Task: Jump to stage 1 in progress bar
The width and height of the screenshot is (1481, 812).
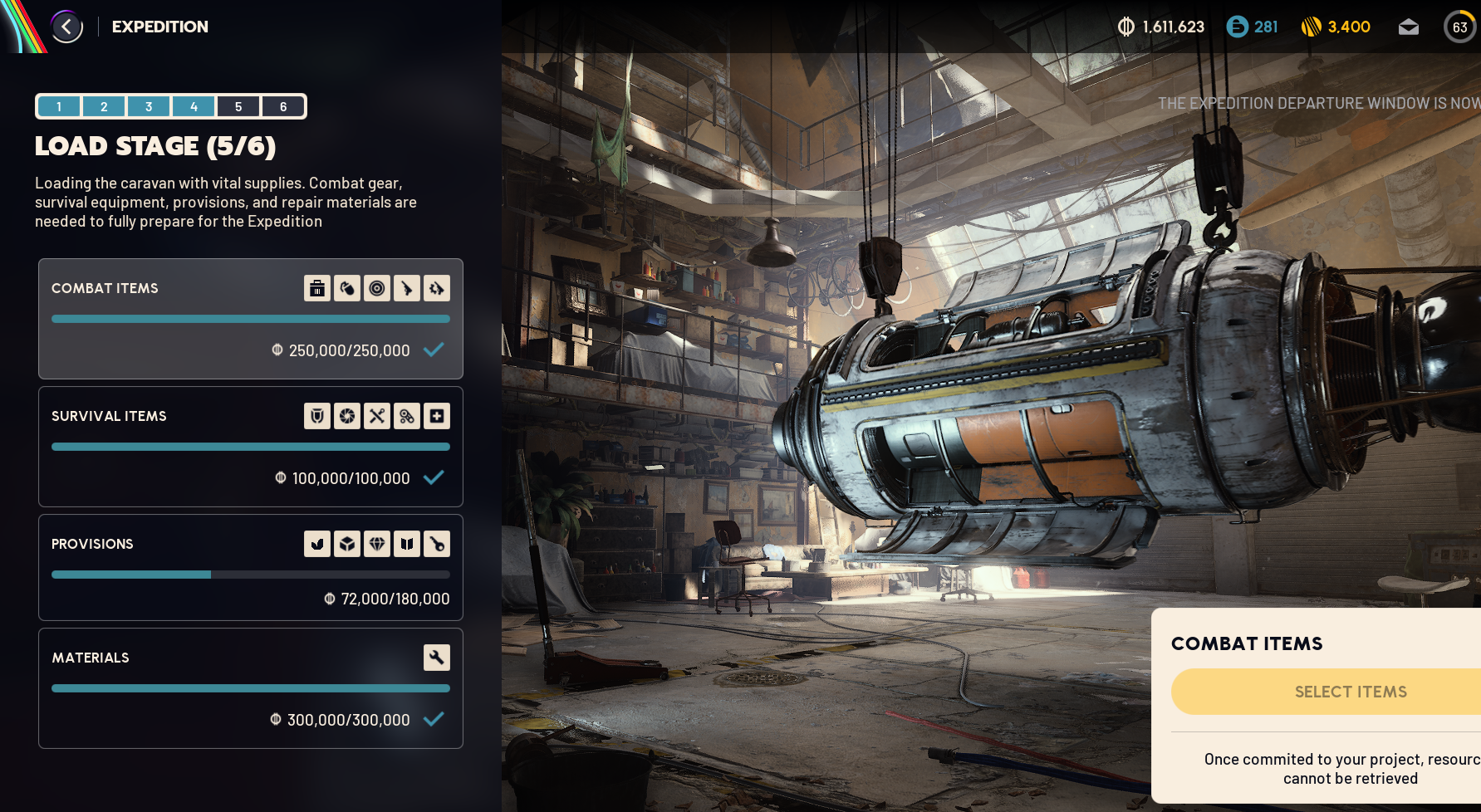Action: (59, 106)
